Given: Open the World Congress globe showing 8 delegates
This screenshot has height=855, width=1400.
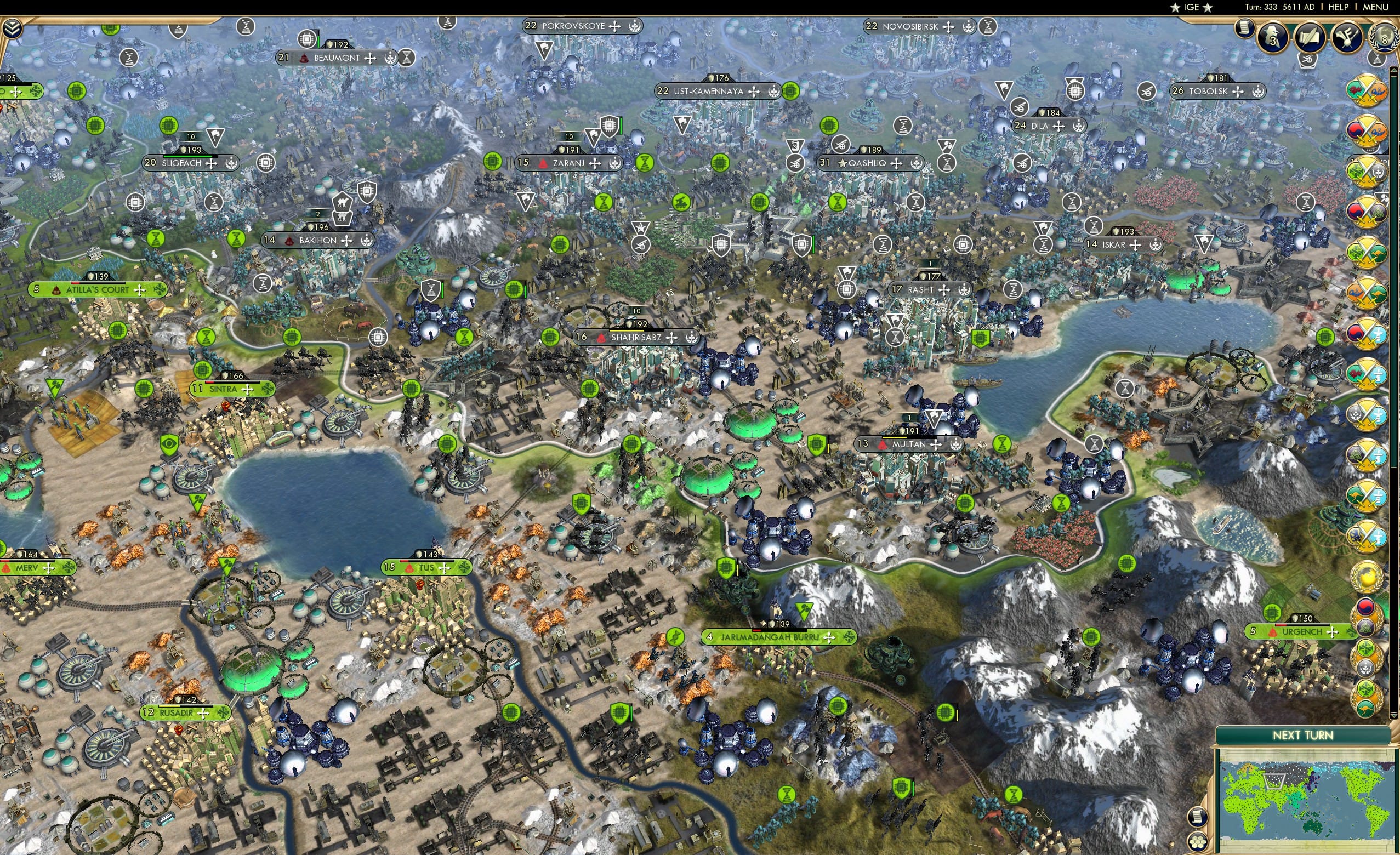Looking at the screenshot, I should pos(1384,35).
